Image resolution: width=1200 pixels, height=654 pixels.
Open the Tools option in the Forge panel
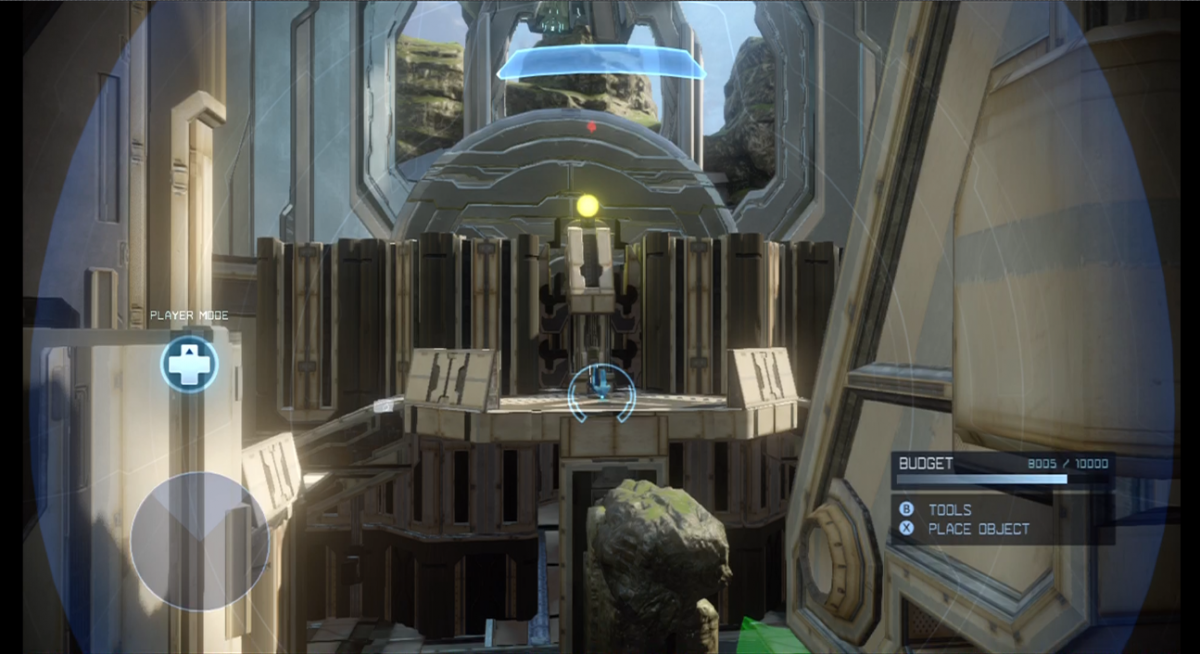pos(948,510)
